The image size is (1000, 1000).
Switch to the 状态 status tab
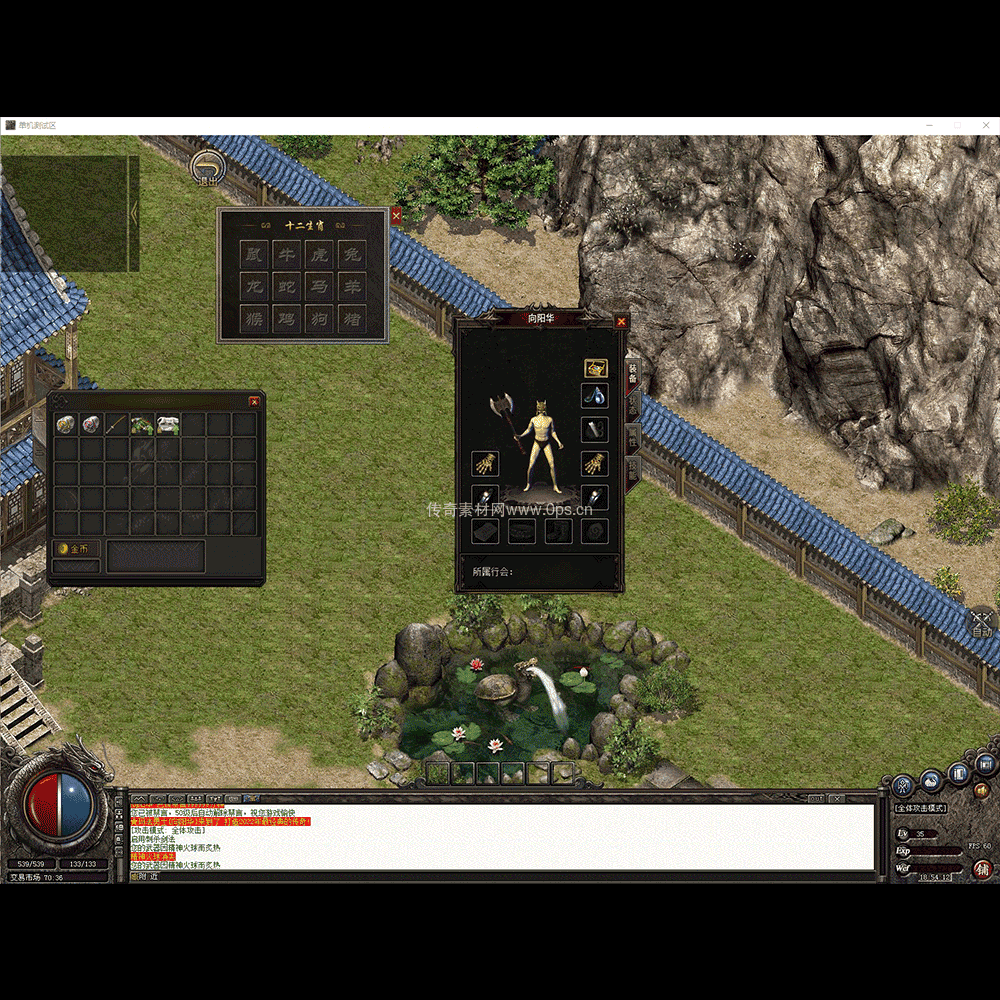point(632,405)
